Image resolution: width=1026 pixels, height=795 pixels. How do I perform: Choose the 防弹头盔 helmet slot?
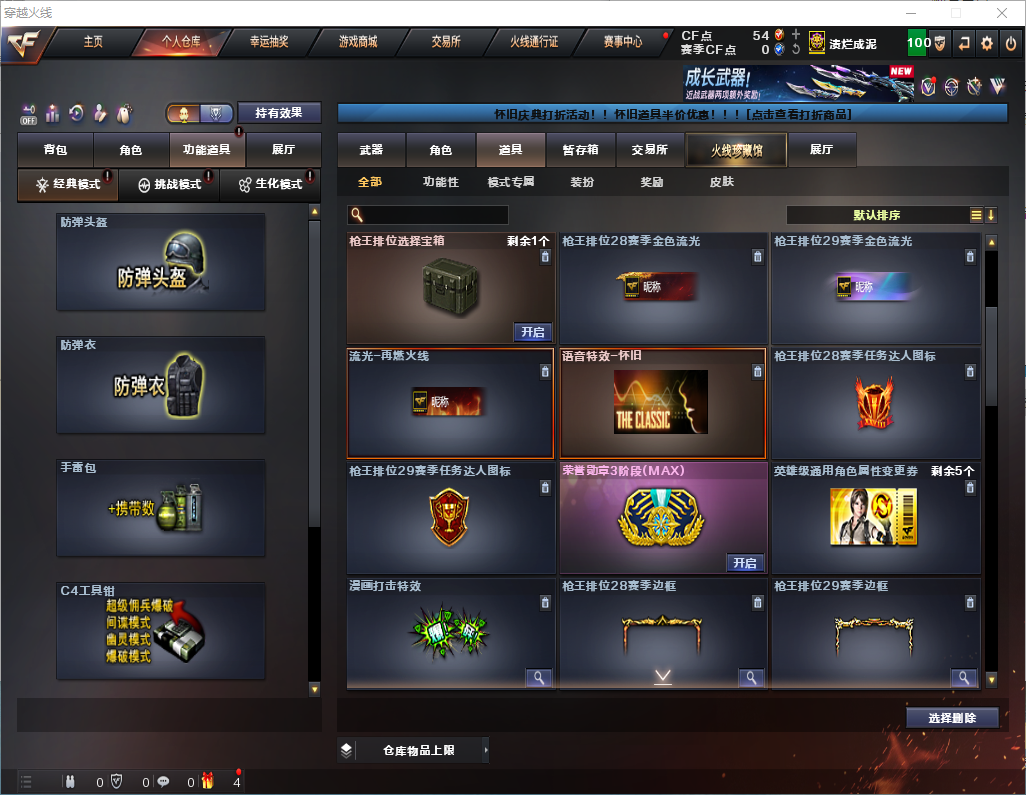161,262
